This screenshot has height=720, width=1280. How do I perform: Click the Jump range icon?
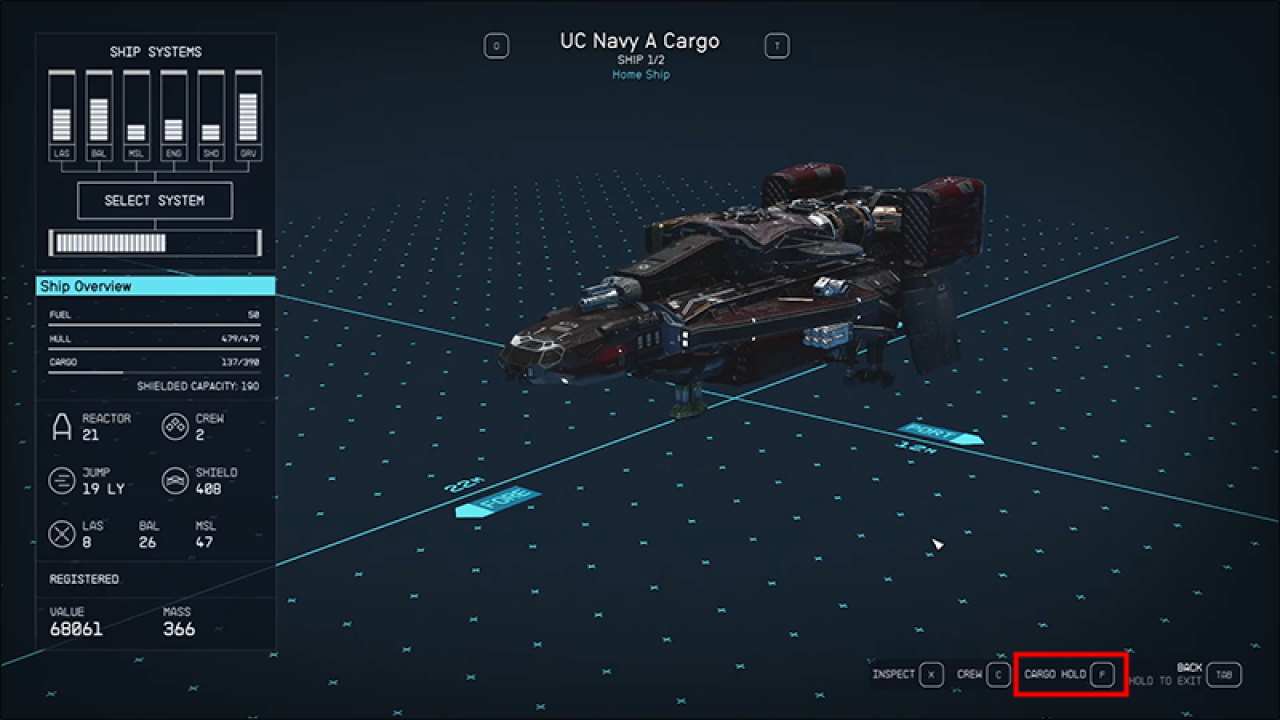pos(61,480)
